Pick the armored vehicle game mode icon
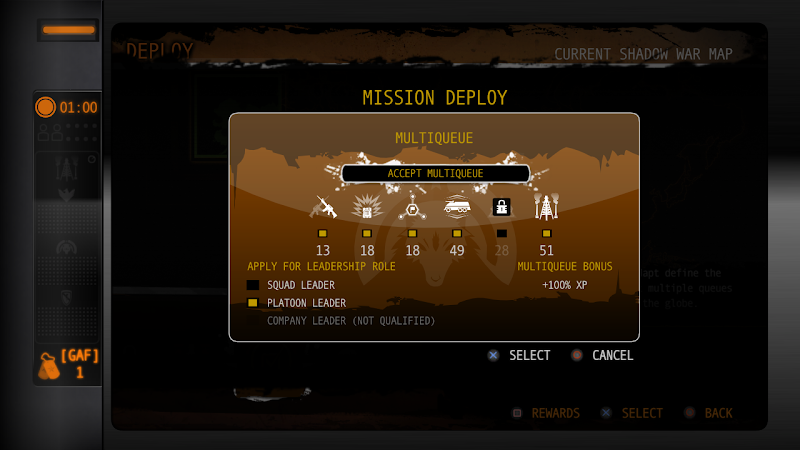 point(457,207)
